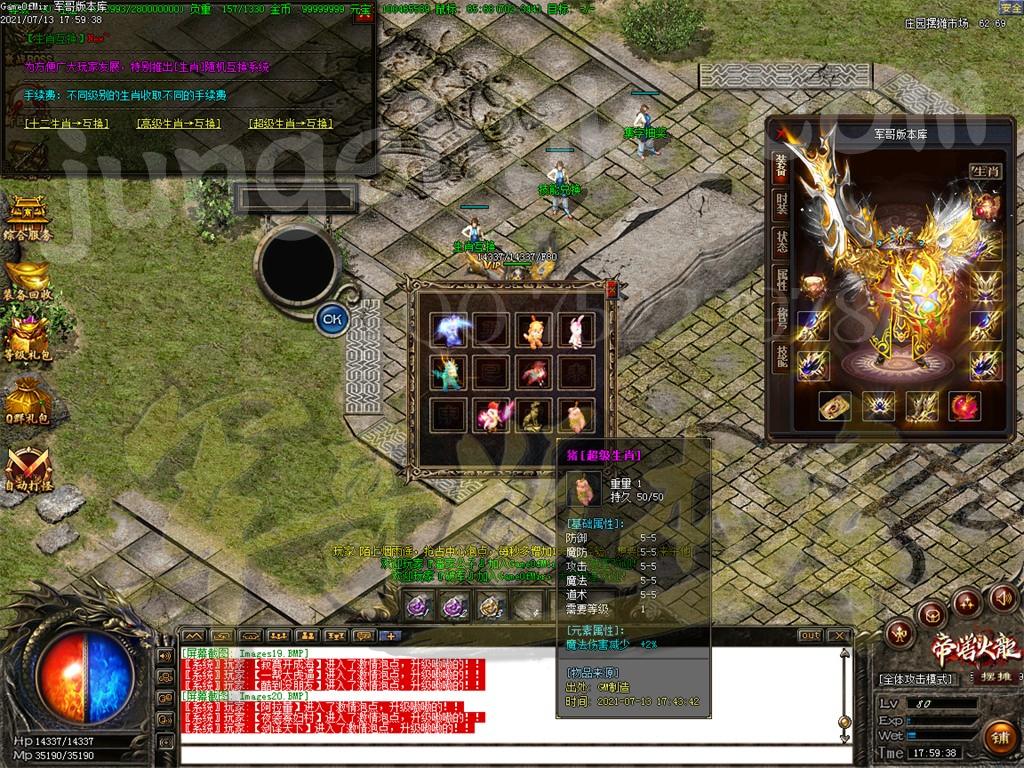Select the white rabbit zodiac slot
1024x768 pixels.
pyautogui.click(x=573, y=331)
